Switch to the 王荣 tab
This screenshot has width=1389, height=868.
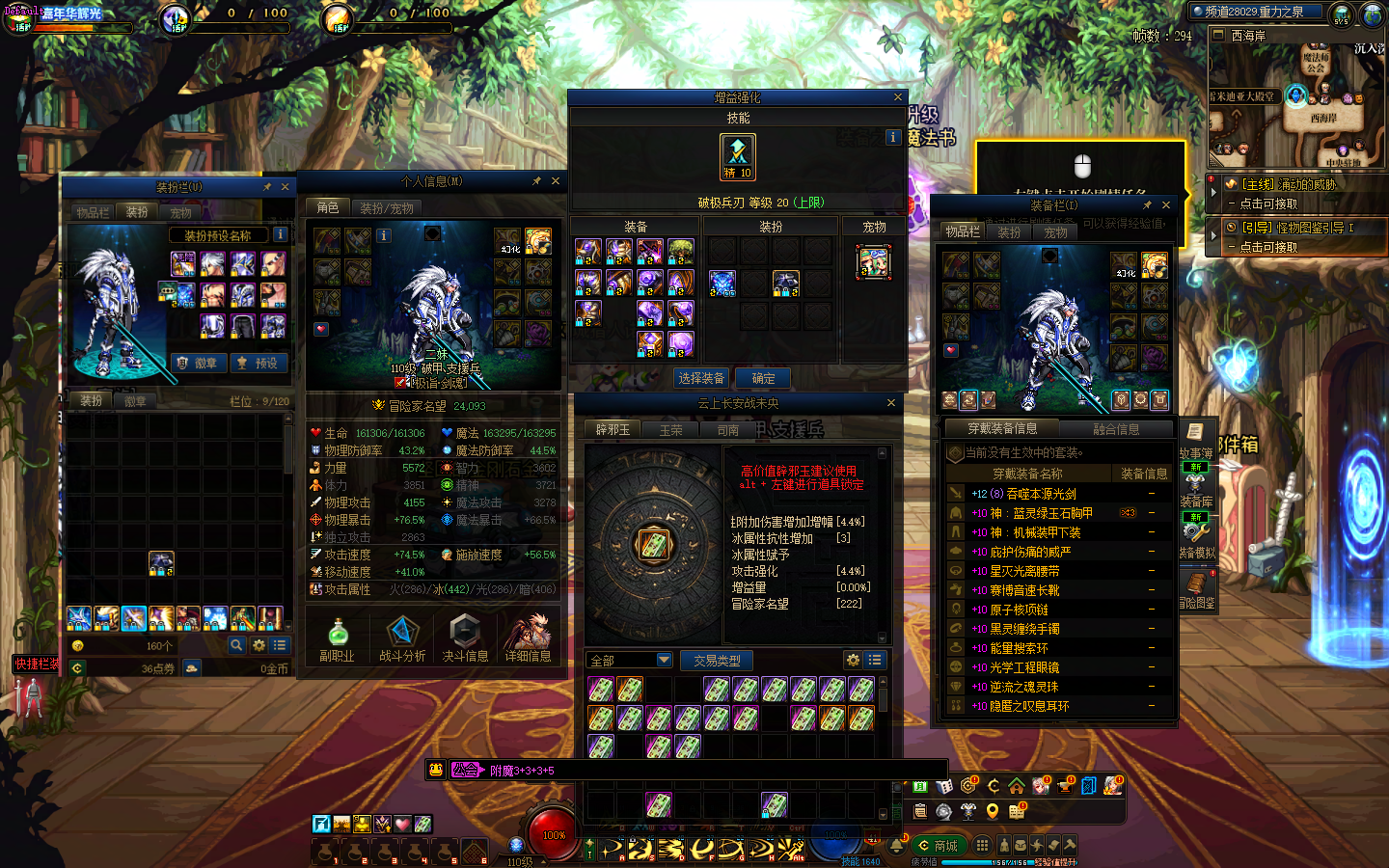coord(670,430)
